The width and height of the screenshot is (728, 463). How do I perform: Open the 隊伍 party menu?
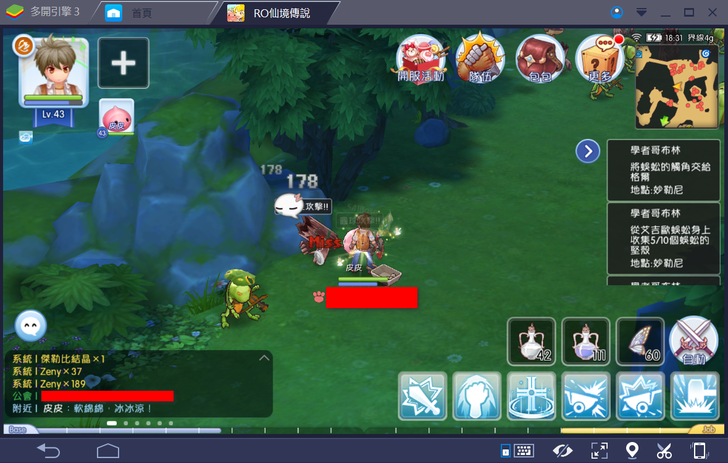480,60
